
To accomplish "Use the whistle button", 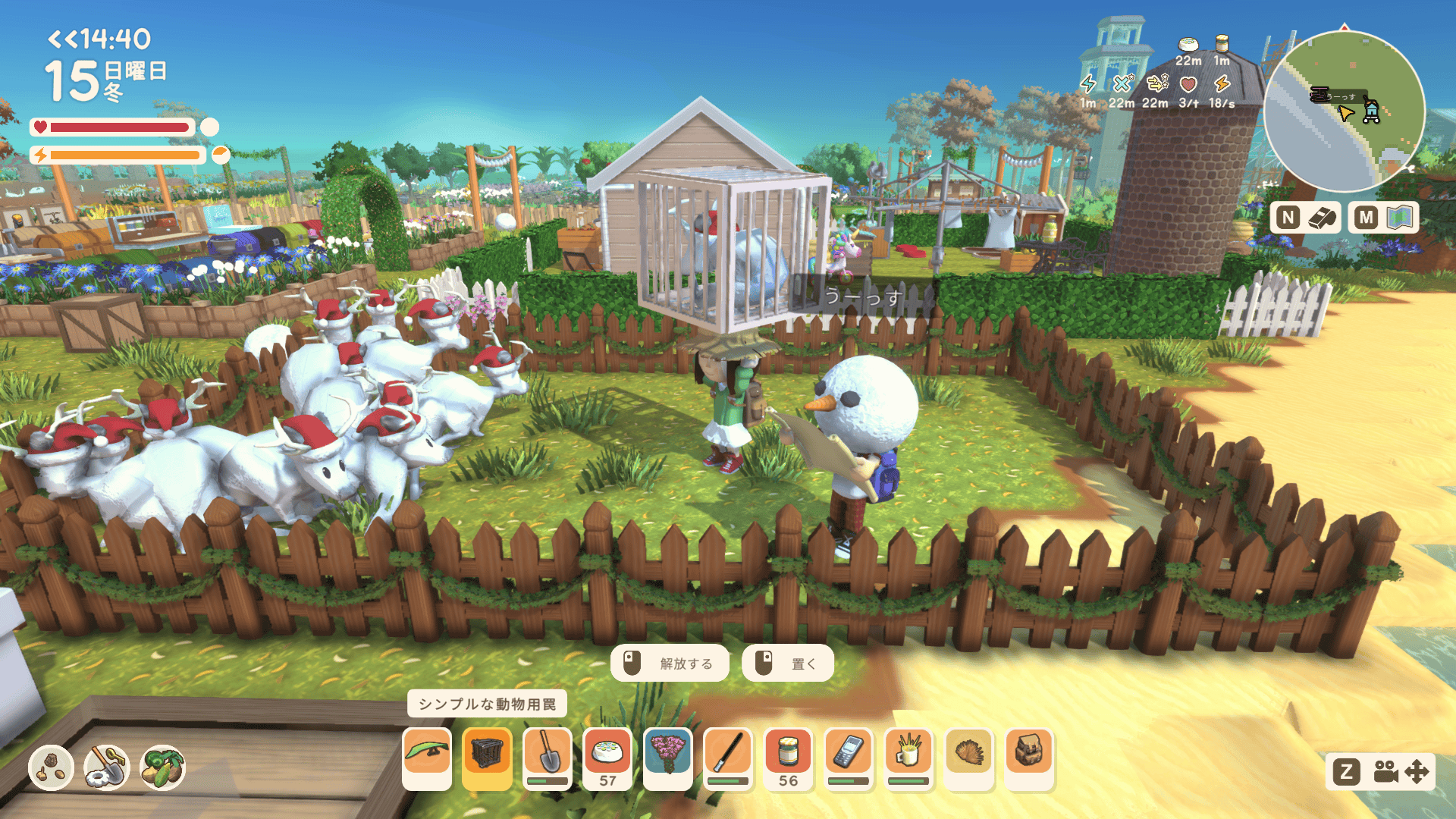I will click(1306, 218).
